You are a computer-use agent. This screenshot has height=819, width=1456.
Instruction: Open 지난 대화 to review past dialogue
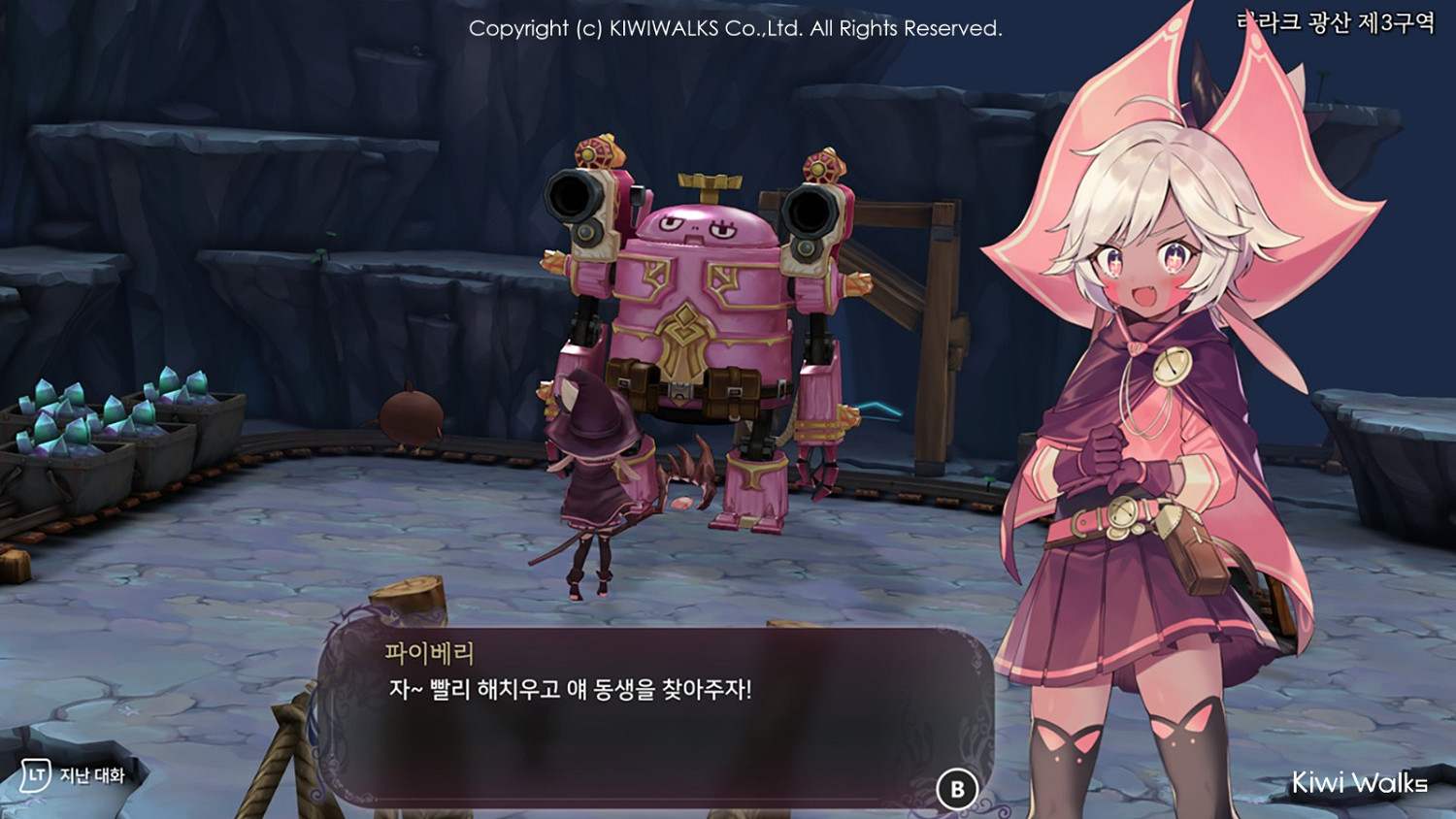click(92, 775)
